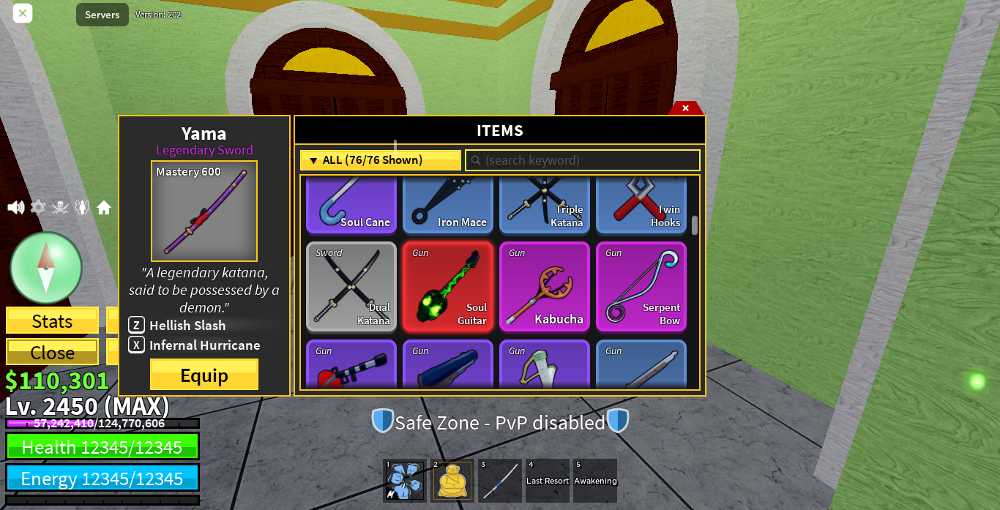
Task: Pick the Serpent Bow gun slot
Action: pos(641,287)
